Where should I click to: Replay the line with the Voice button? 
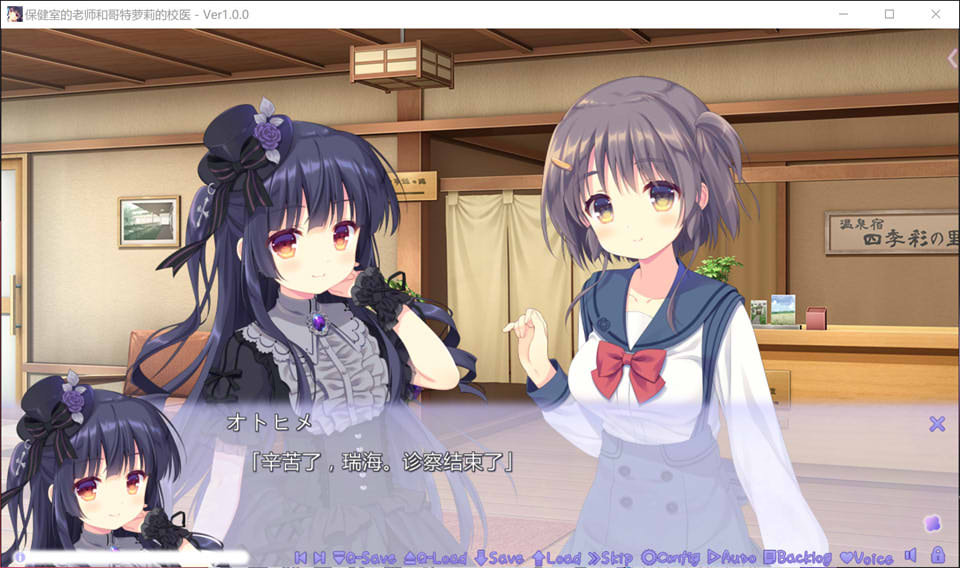[x=866, y=558]
